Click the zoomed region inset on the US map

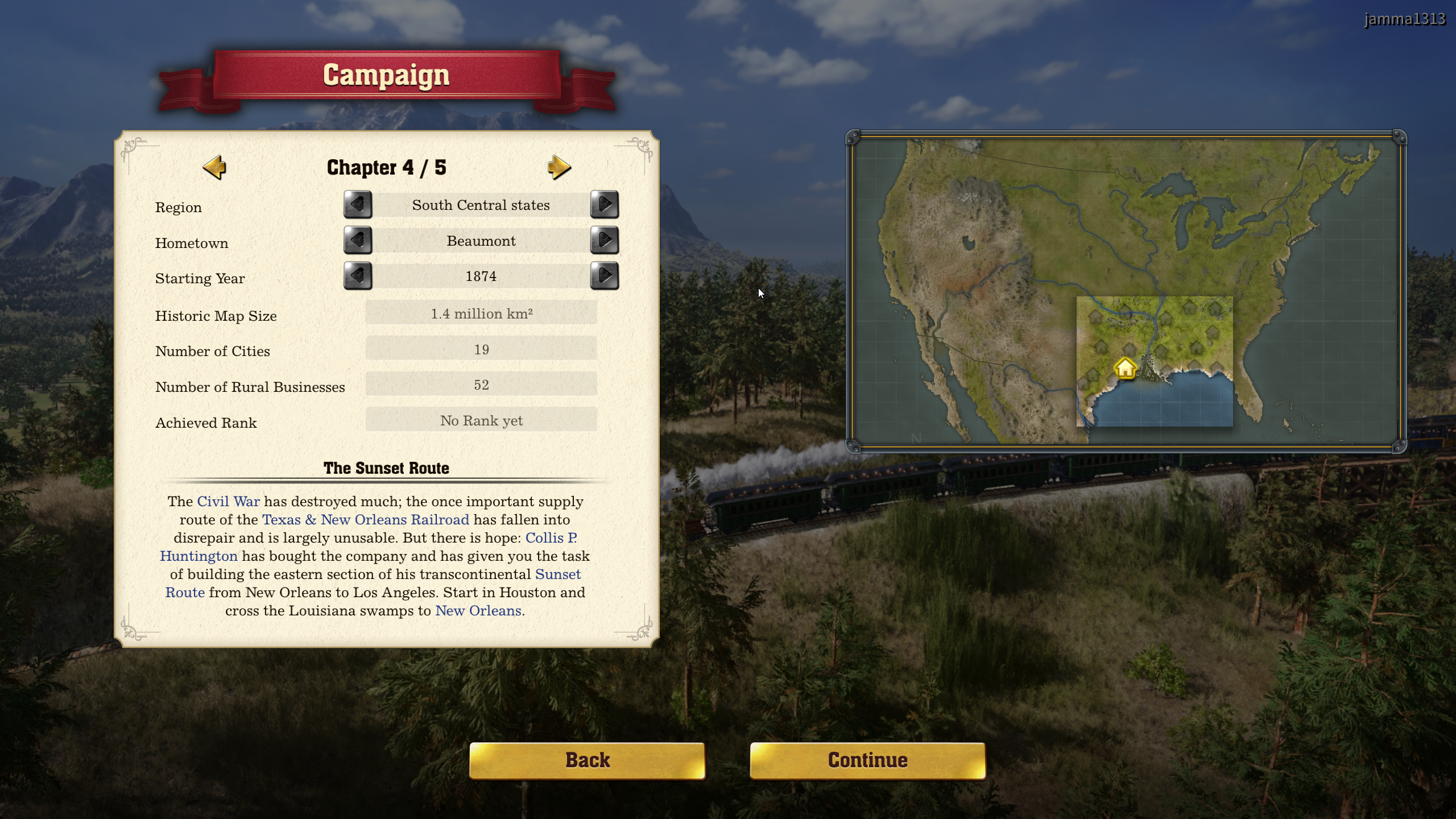[1155, 361]
